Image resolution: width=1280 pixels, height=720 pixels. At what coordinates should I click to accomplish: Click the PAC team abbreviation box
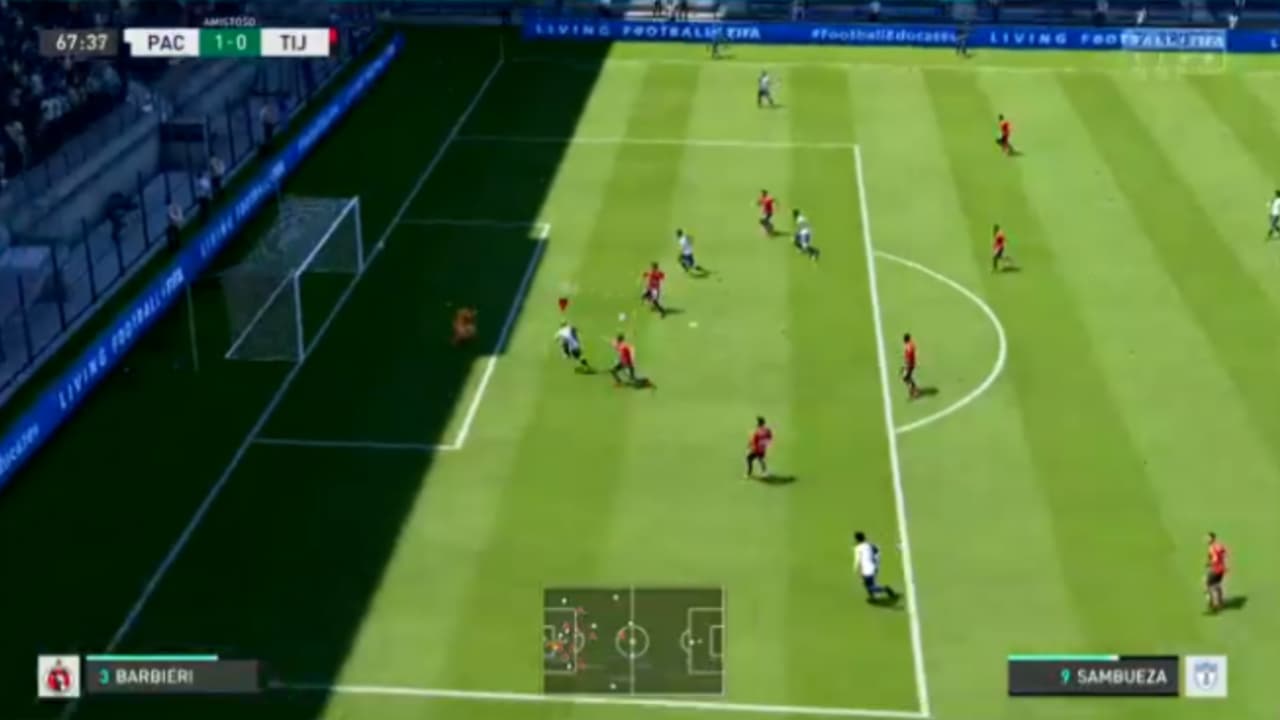(166, 43)
